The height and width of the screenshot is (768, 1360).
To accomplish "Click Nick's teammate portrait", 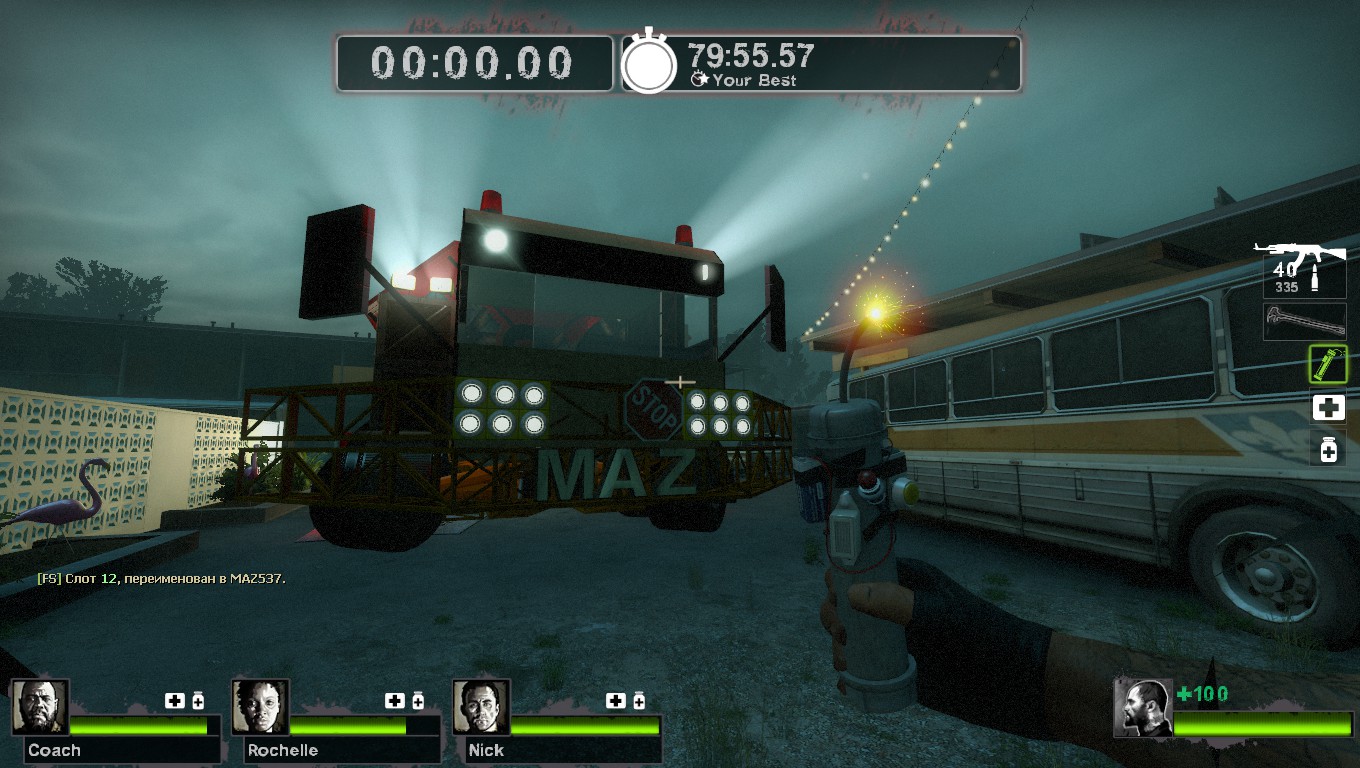I will [481, 707].
